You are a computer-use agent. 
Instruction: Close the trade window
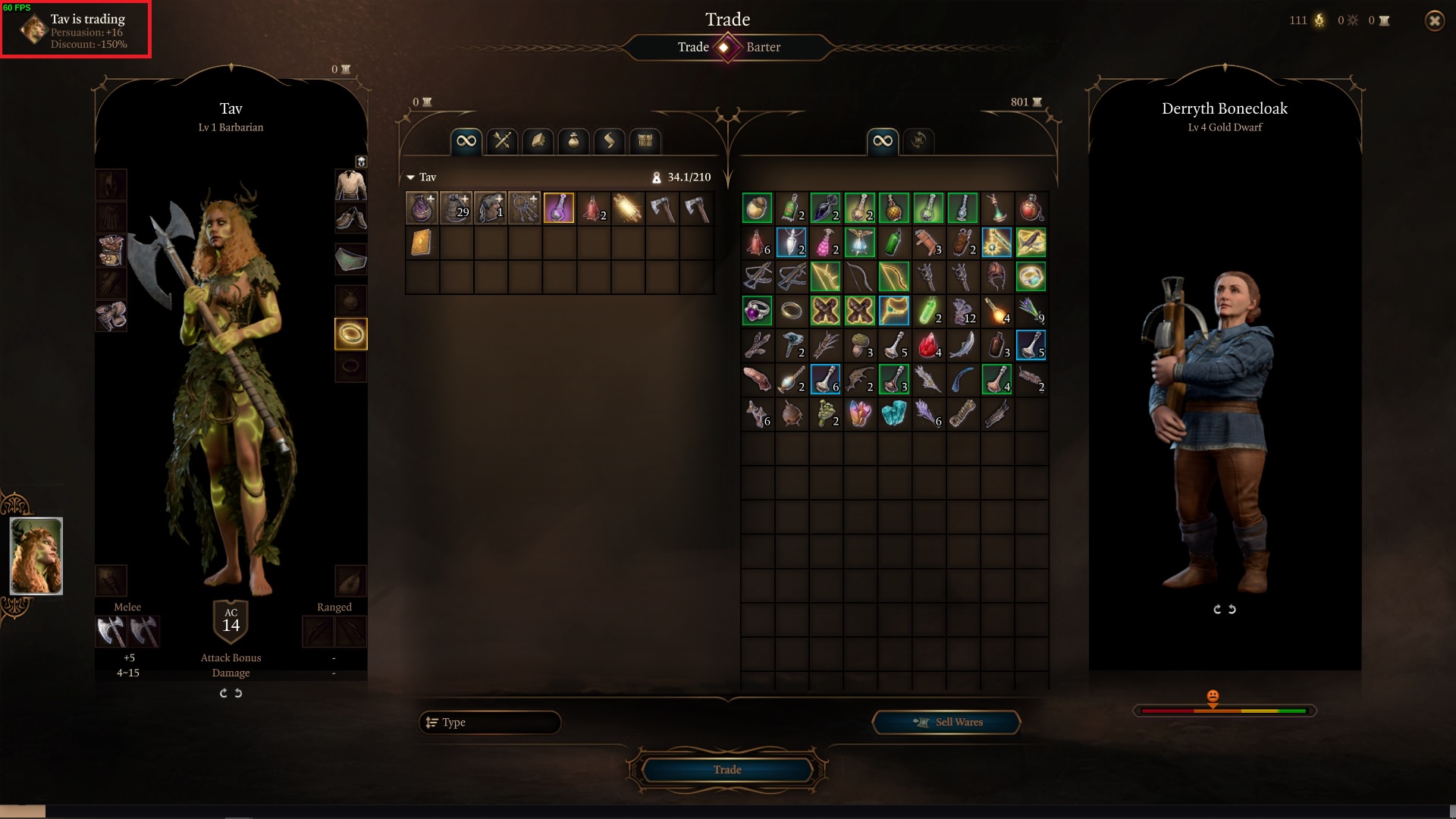pyautogui.click(x=1434, y=21)
